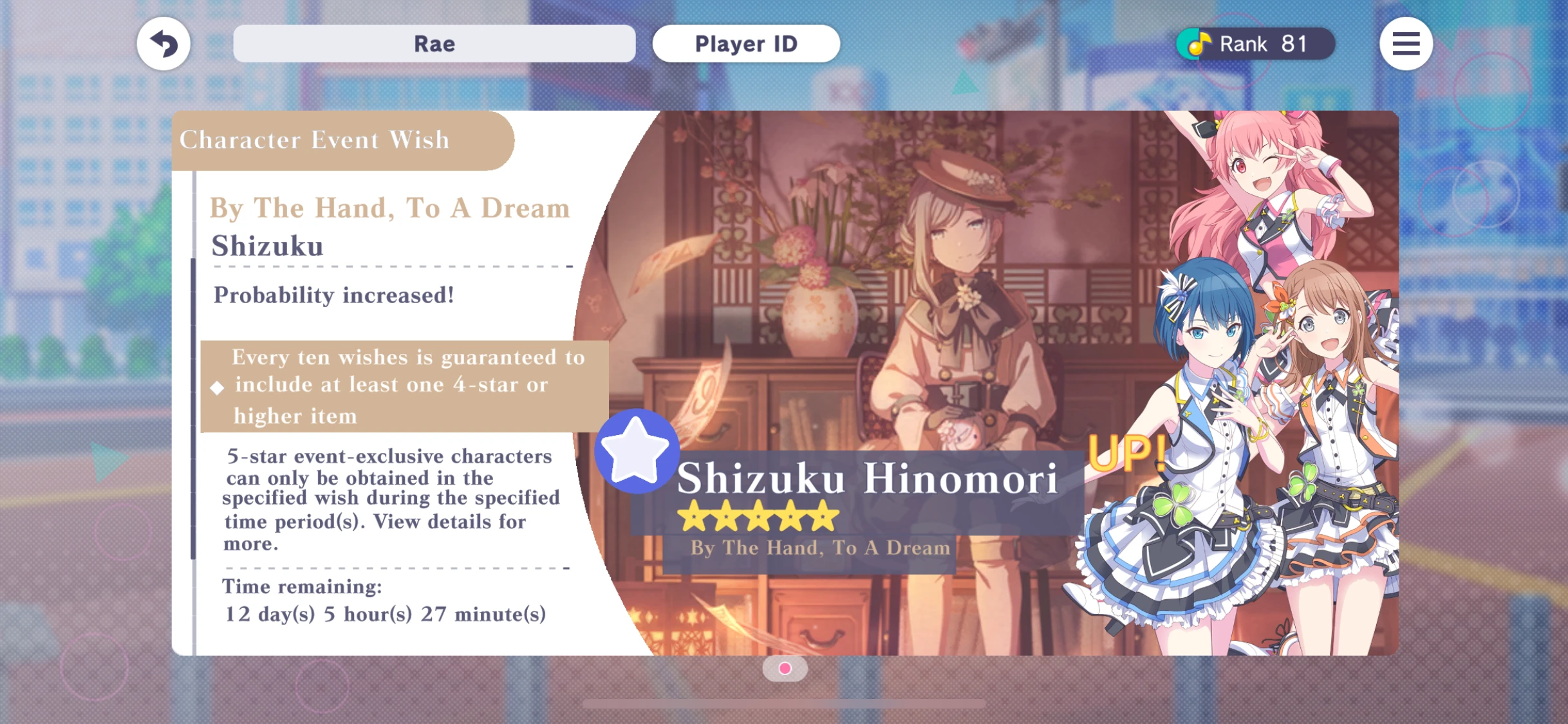1568x724 pixels.
Task: Select the Player ID button
Action: [x=745, y=43]
